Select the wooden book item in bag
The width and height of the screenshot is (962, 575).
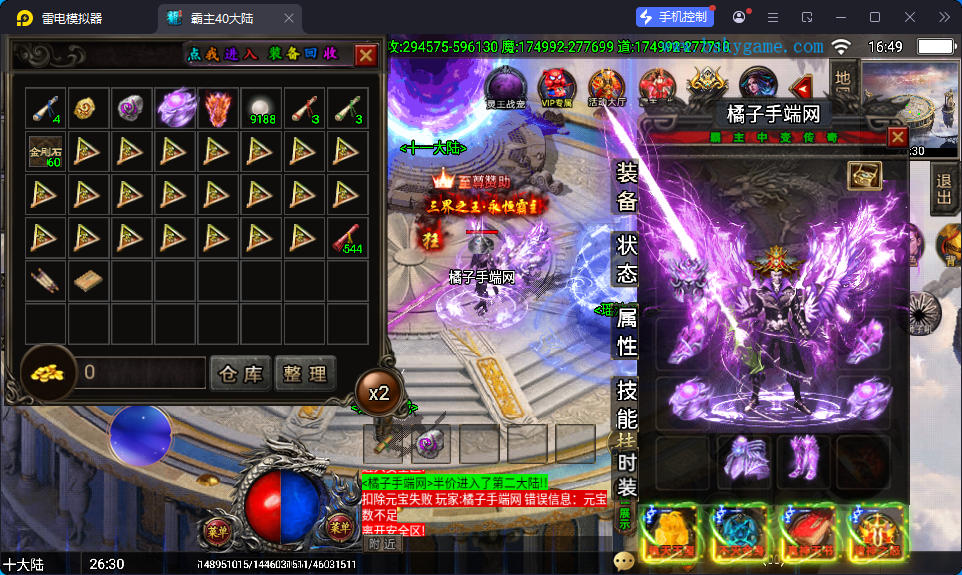click(x=88, y=281)
